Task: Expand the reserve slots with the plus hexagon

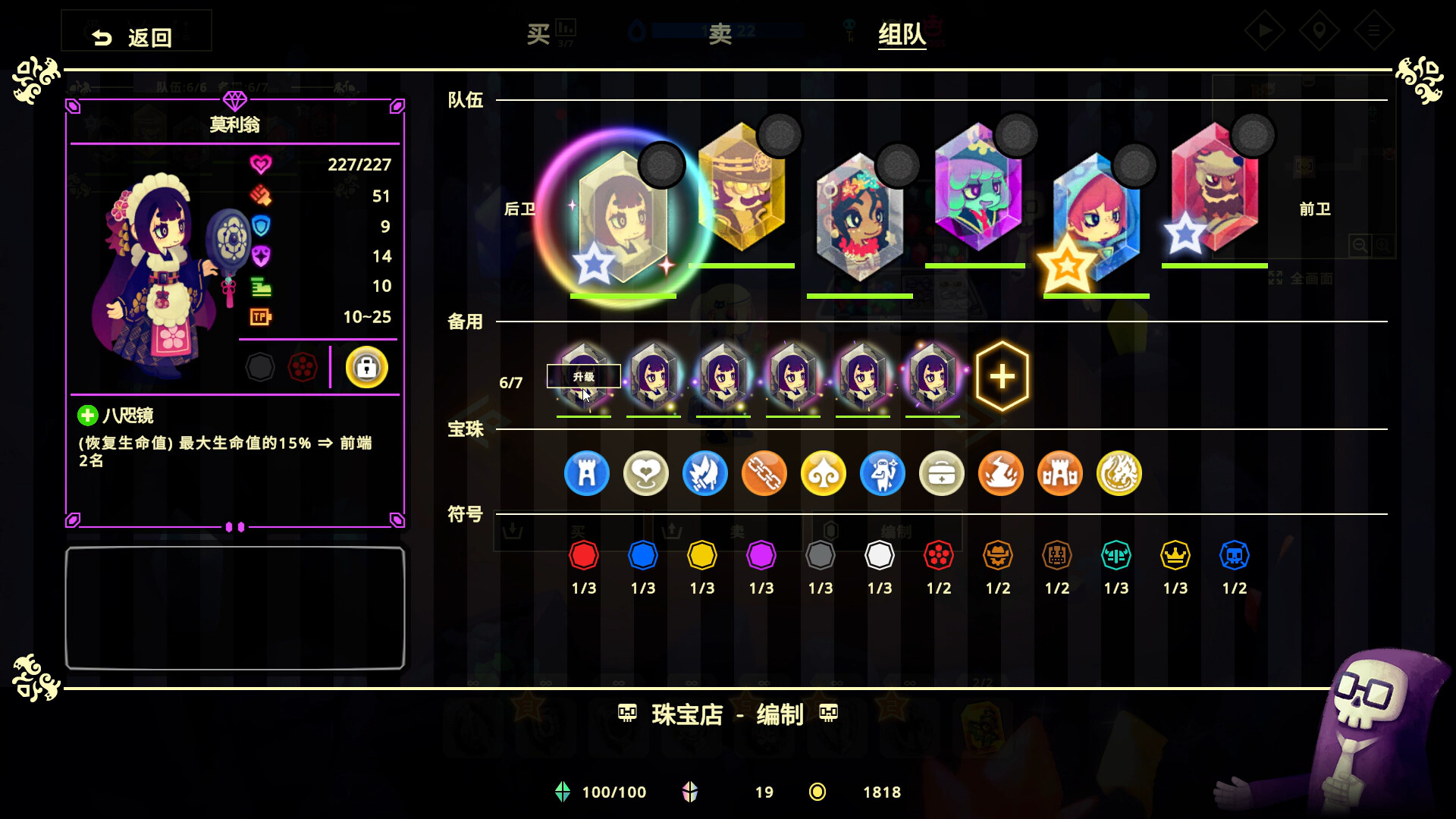Action: coord(1003,375)
